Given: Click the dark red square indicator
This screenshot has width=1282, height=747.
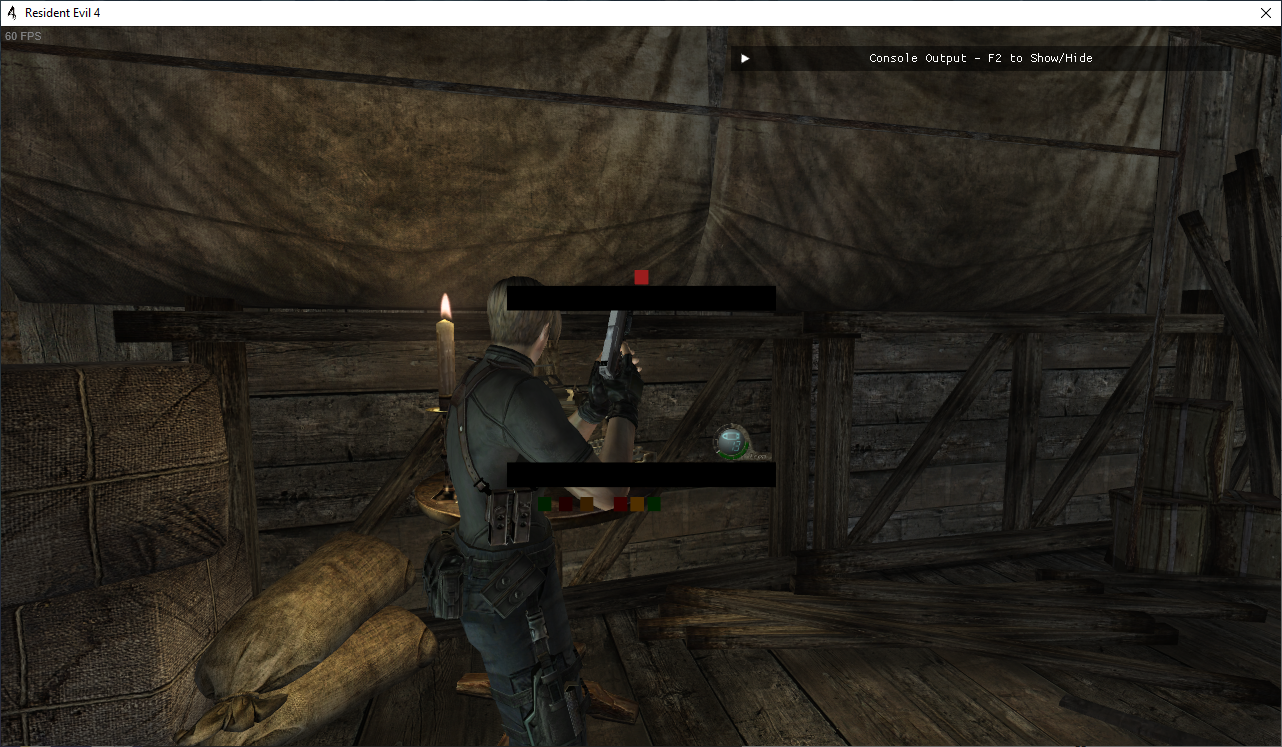Looking at the screenshot, I should pyautogui.click(x=566, y=504).
